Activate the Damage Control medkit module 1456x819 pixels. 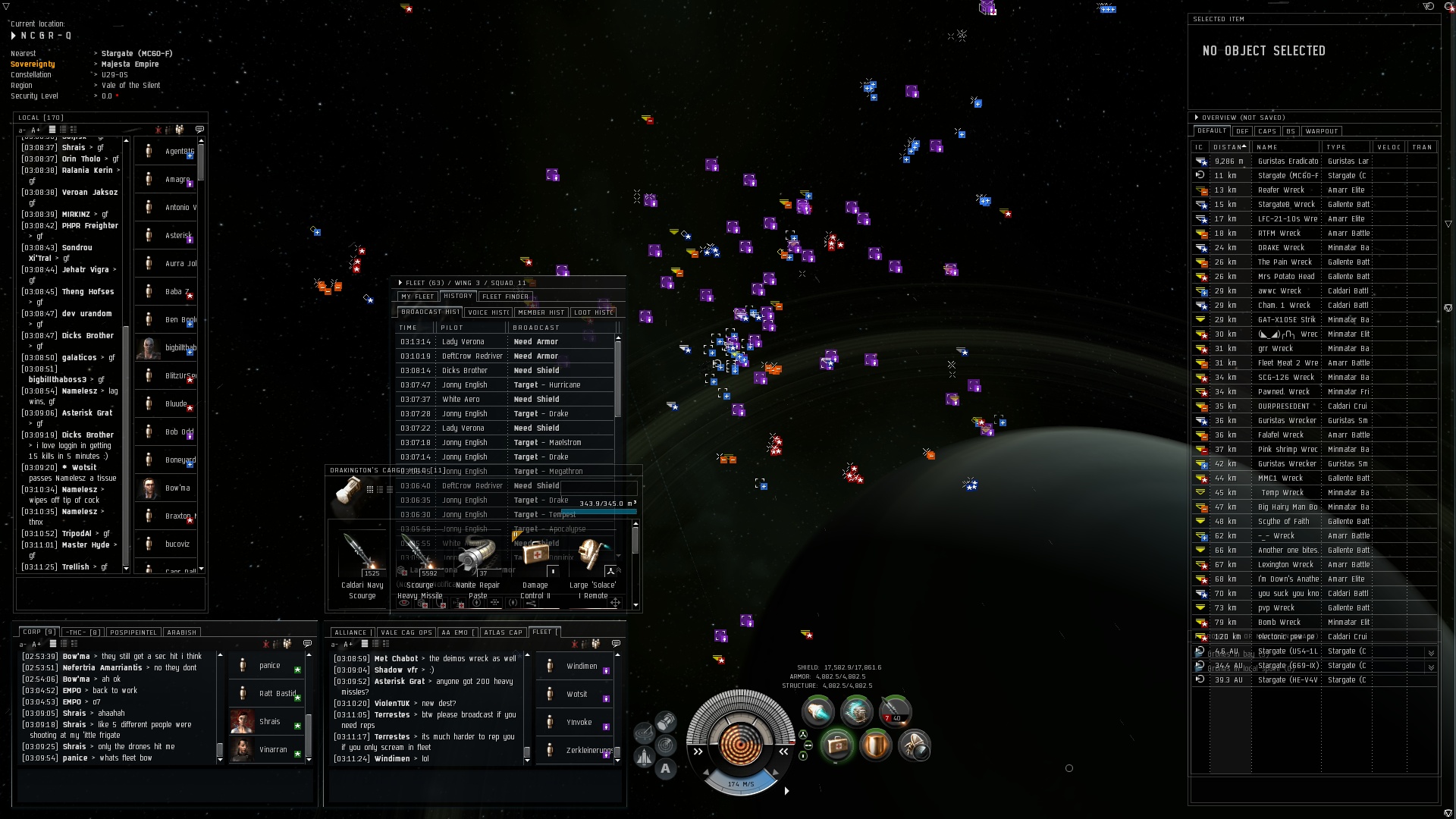tap(837, 746)
